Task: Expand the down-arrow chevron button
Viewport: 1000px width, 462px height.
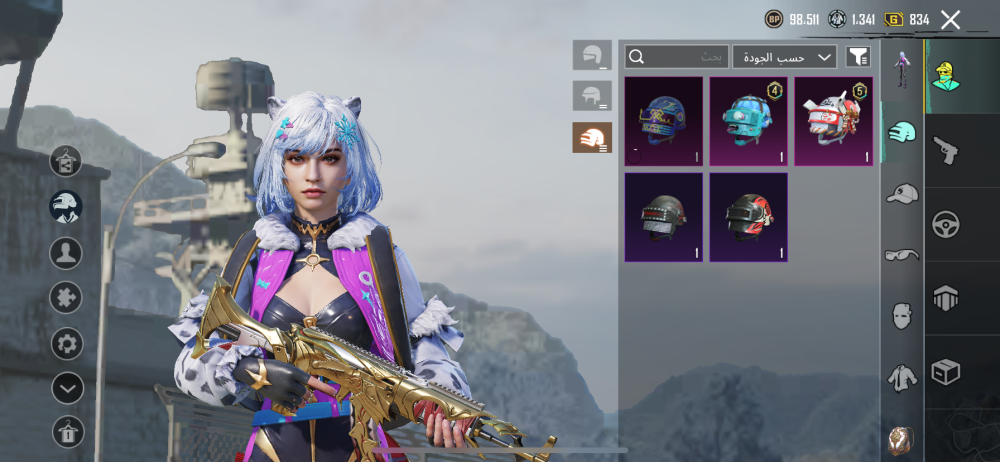Action: [x=67, y=388]
